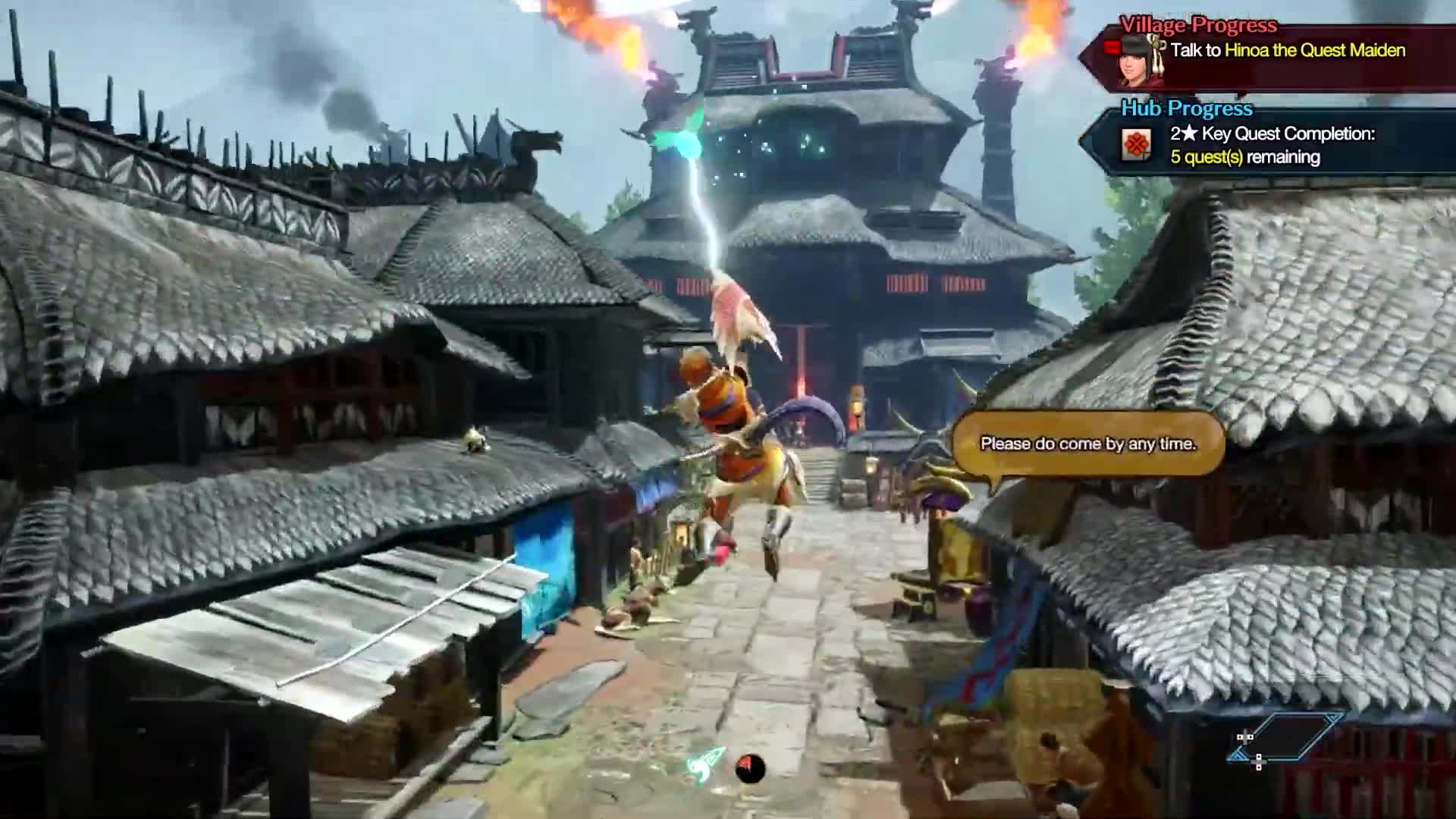This screenshot has width=1456, height=819.
Task: Click the red Hub Progress emblem icon
Action: [1136, 145]
